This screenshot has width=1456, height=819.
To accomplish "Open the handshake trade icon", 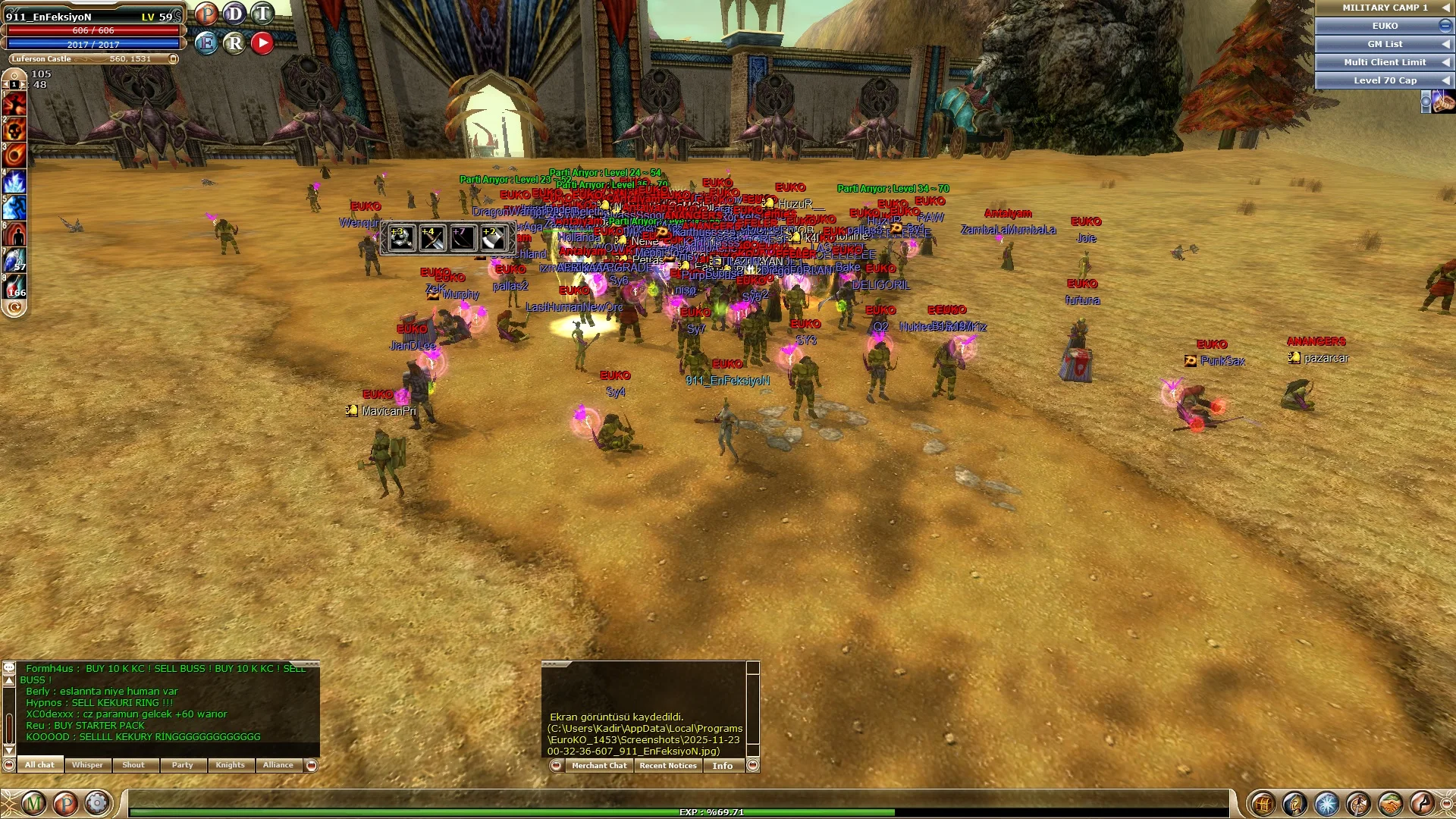I will pos(1390,803).
